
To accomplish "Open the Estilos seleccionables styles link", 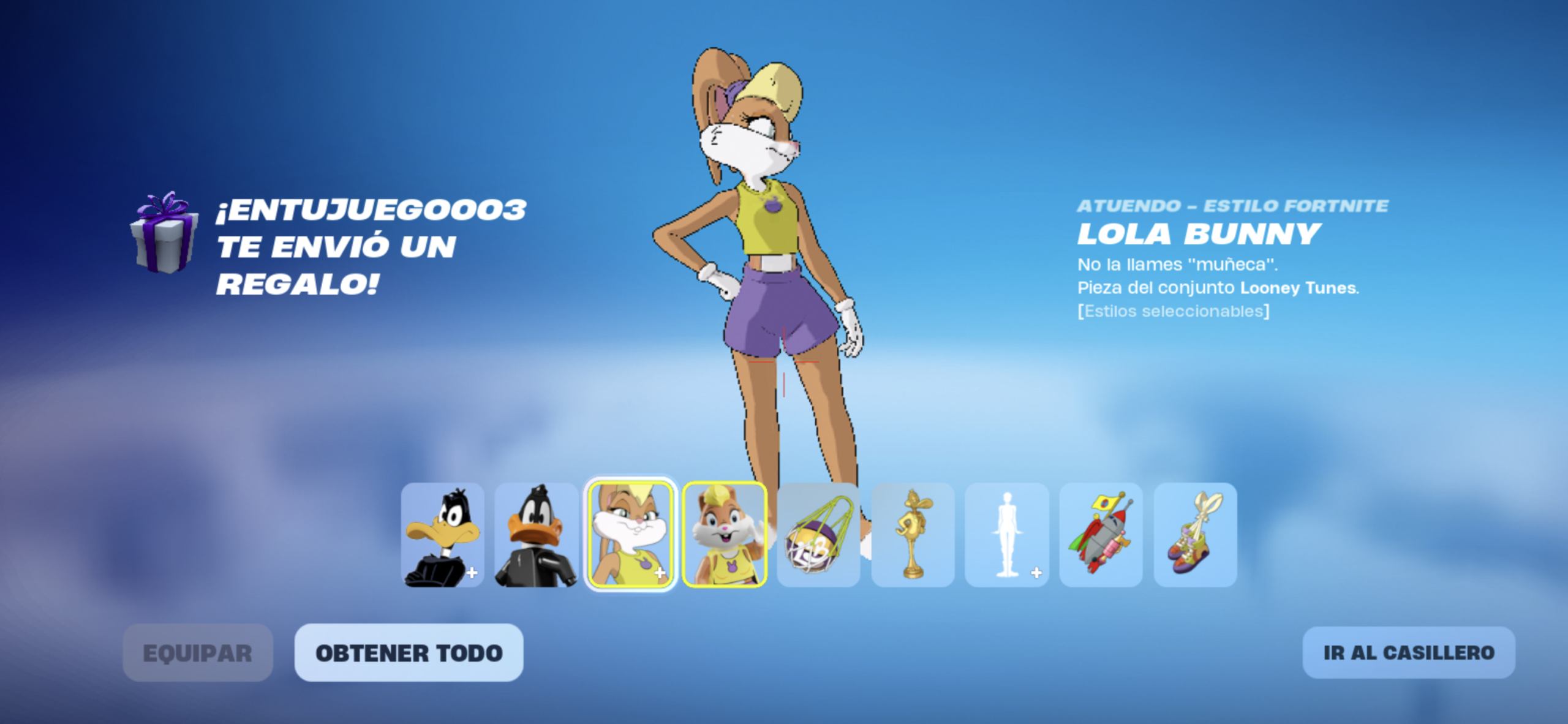I will pyautogui.click(x=1173, y=311).
